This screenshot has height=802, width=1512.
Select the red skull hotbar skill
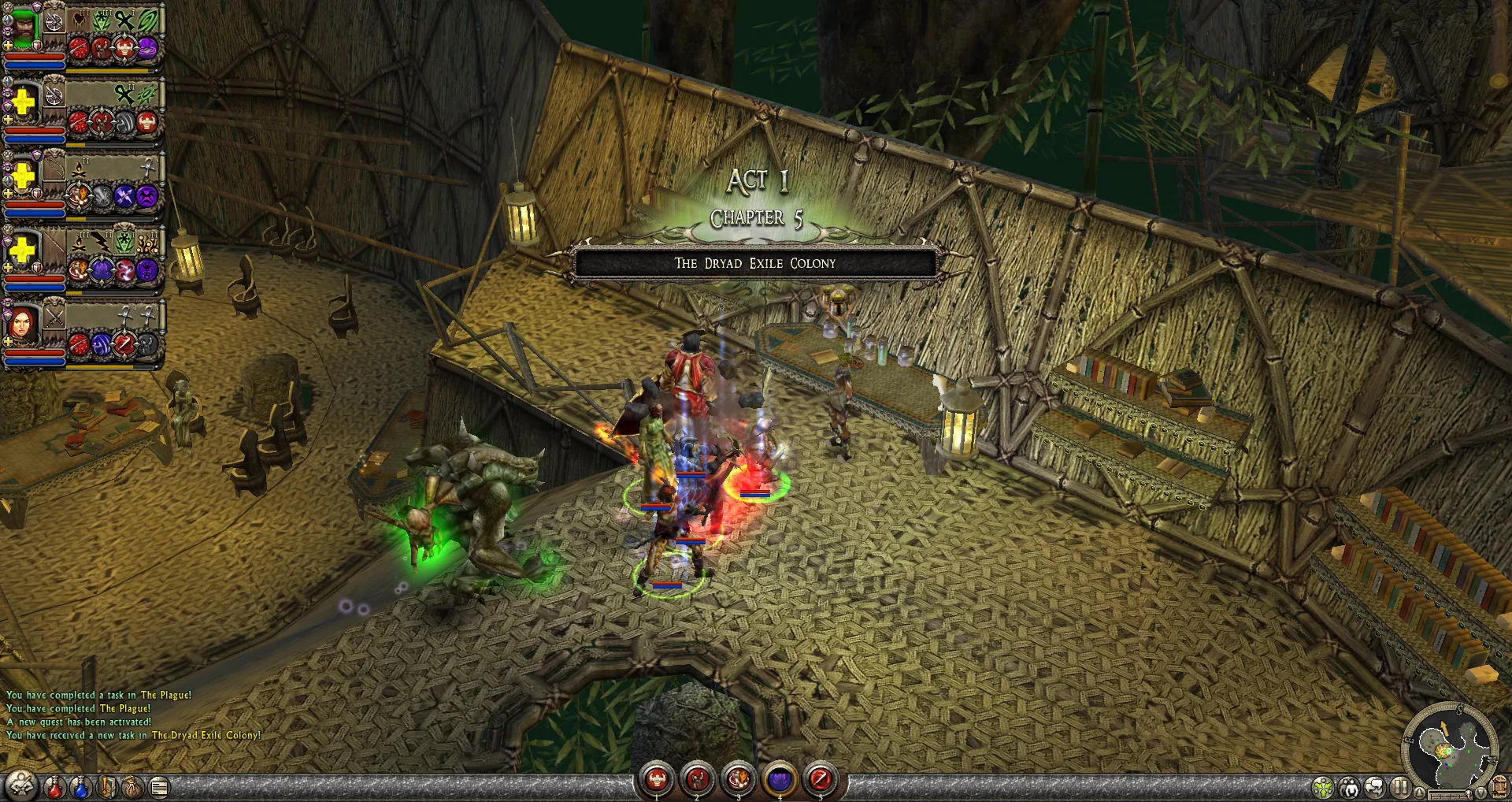[x=657, y=780]
